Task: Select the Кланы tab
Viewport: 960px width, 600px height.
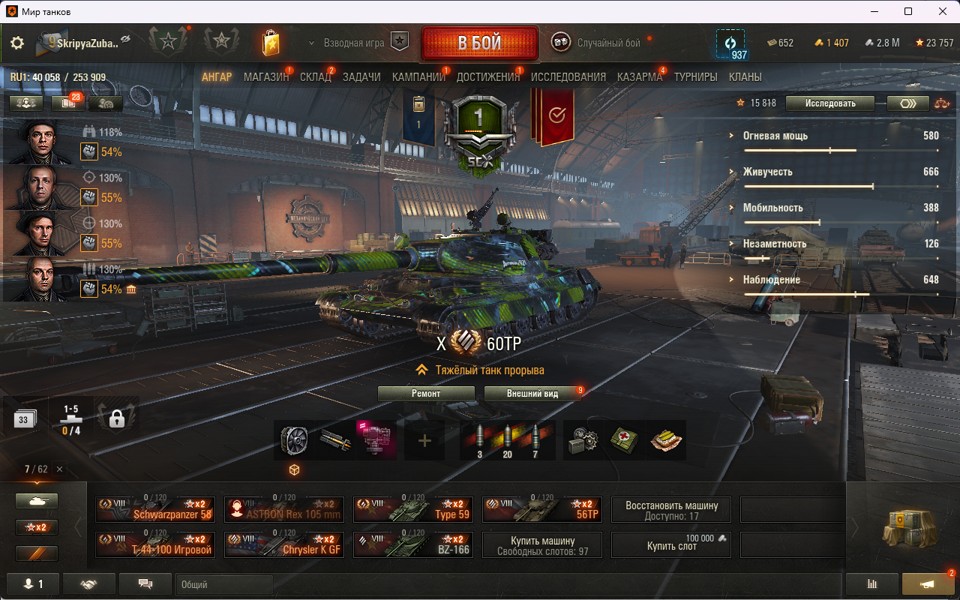Action: click(745, 77)
